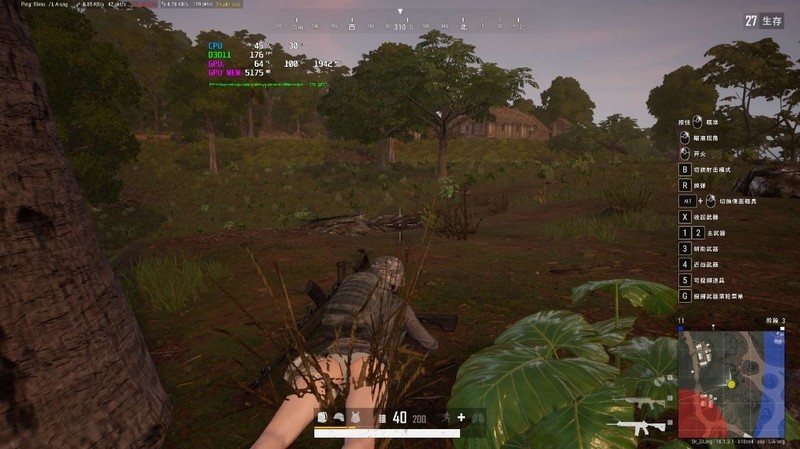Screen dimensions: 800x449
Task: Click the compass heading strip
Action: 400,27
